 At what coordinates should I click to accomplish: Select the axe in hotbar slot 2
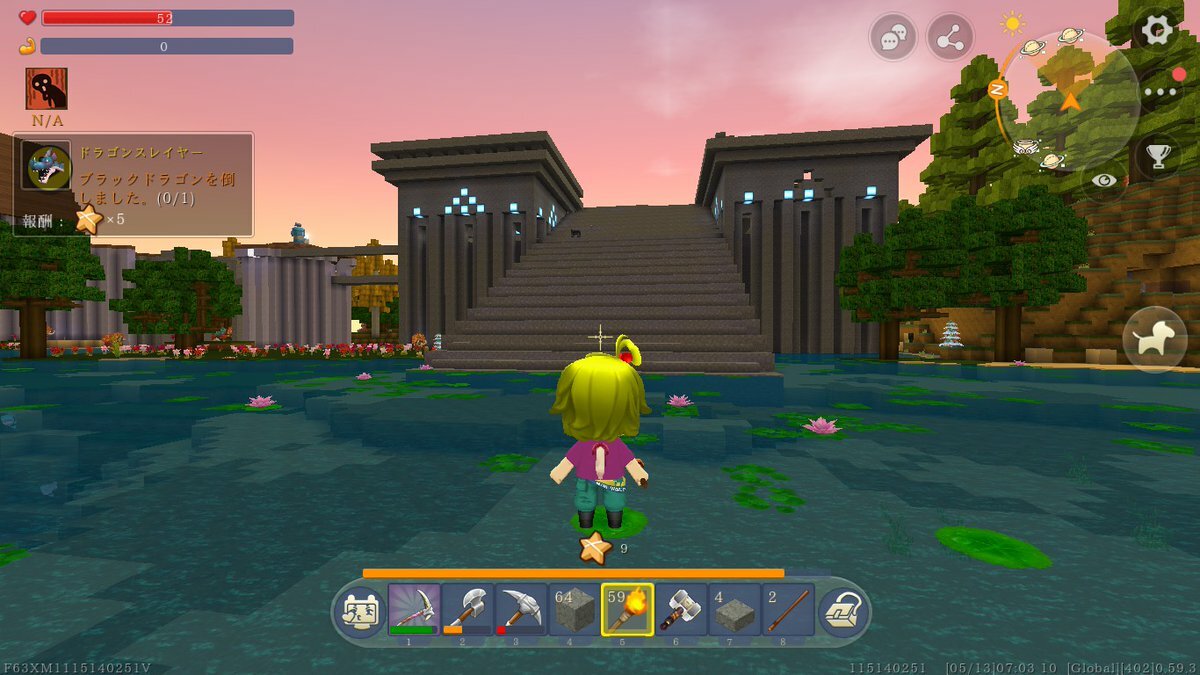pyautogui.click(x=468, y=609)
